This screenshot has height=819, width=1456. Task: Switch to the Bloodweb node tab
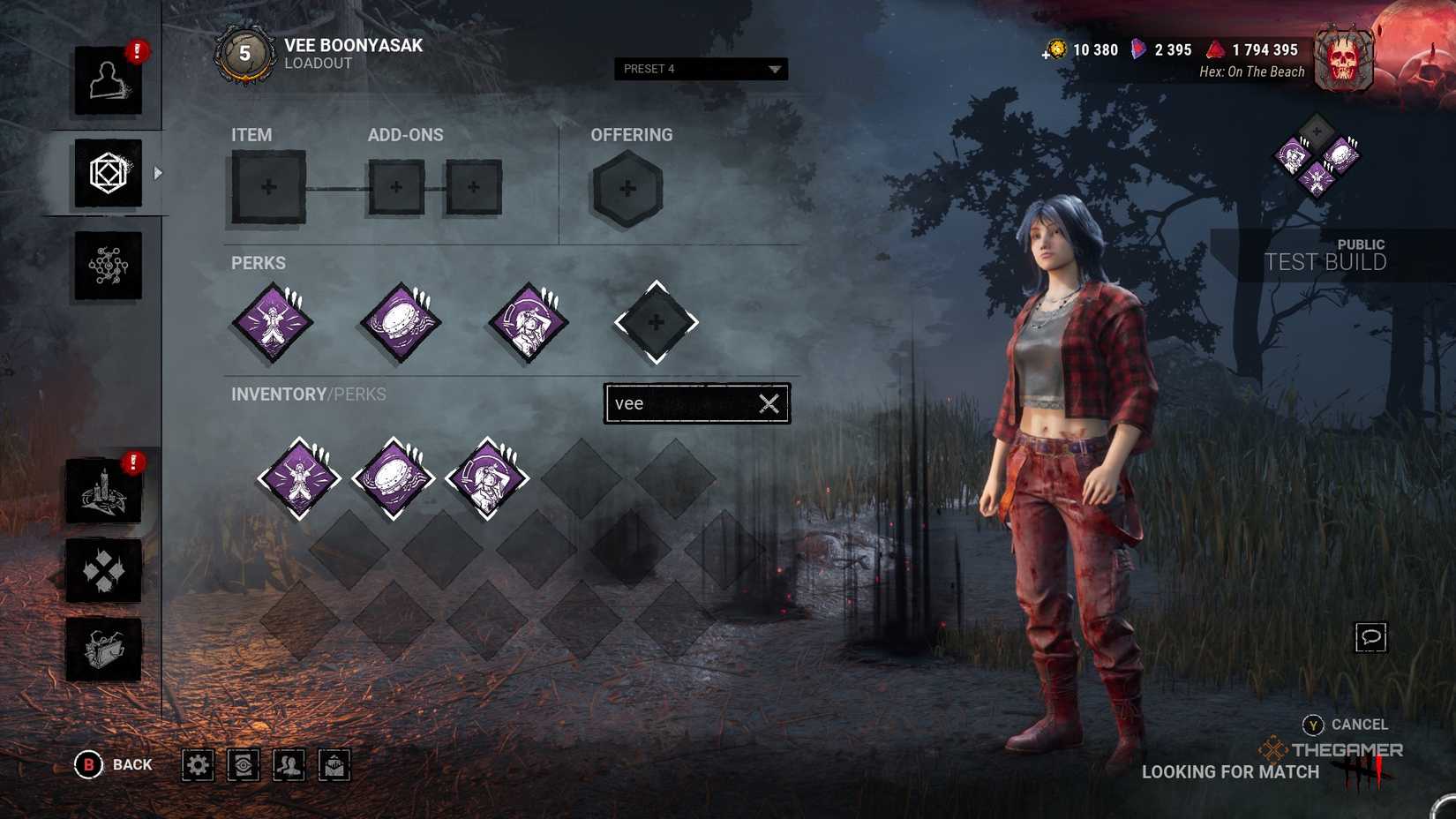pos(108,266)
